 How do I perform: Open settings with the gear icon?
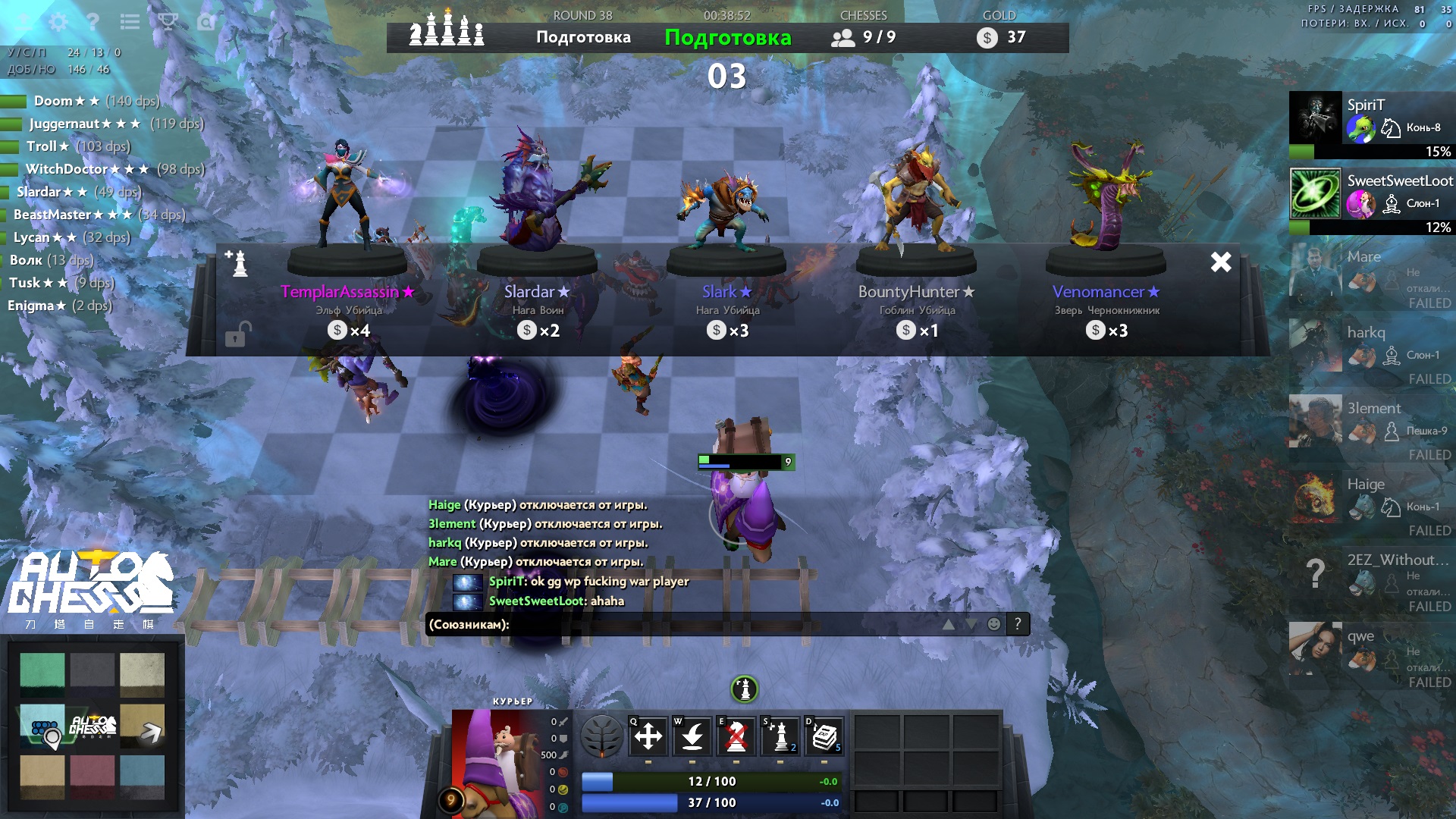58,22
